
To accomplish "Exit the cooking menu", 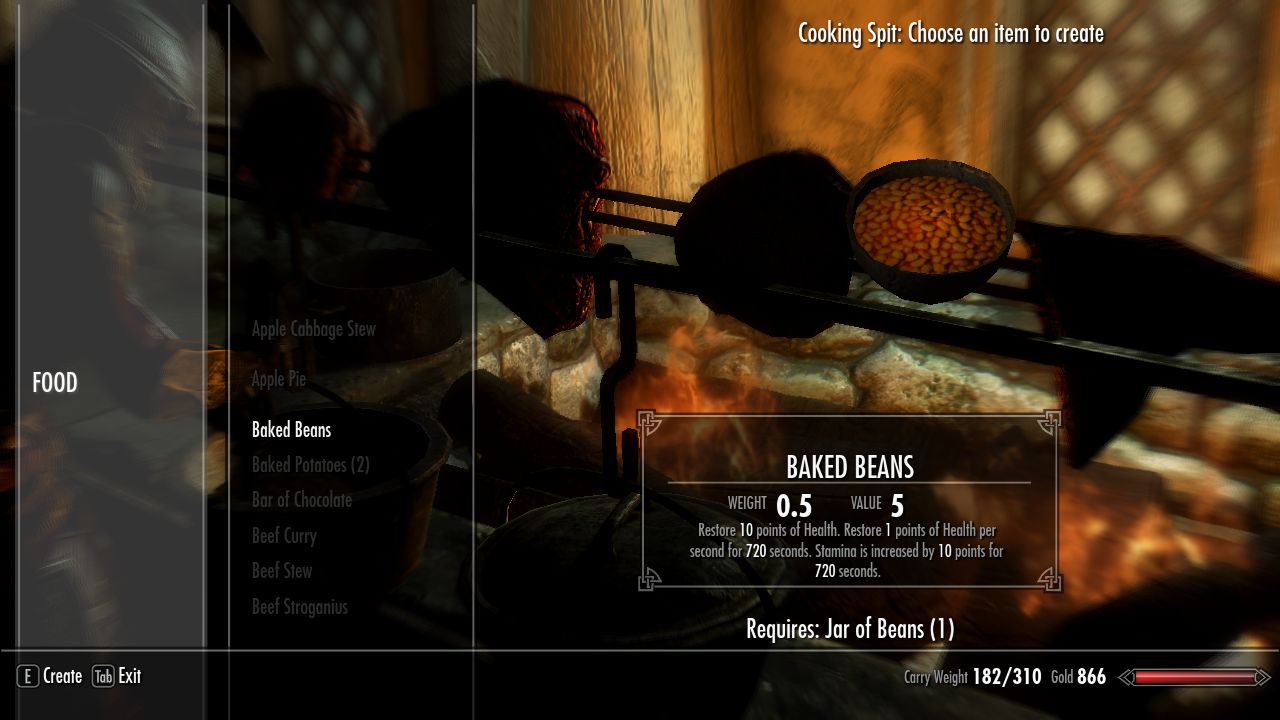I will (128, 677).
